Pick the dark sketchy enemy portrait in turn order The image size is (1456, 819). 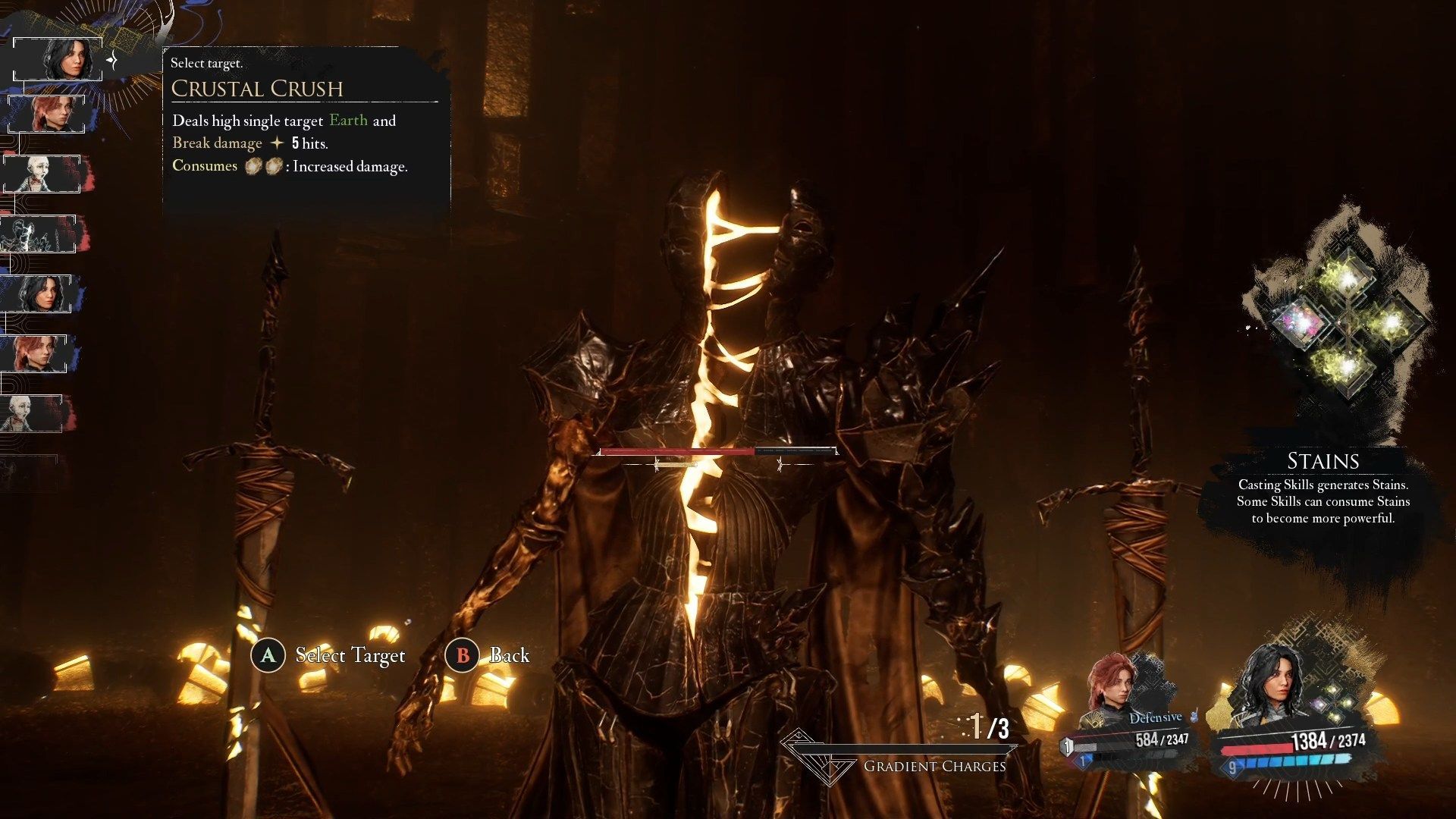pyautogui.click(x=38, y=234)
